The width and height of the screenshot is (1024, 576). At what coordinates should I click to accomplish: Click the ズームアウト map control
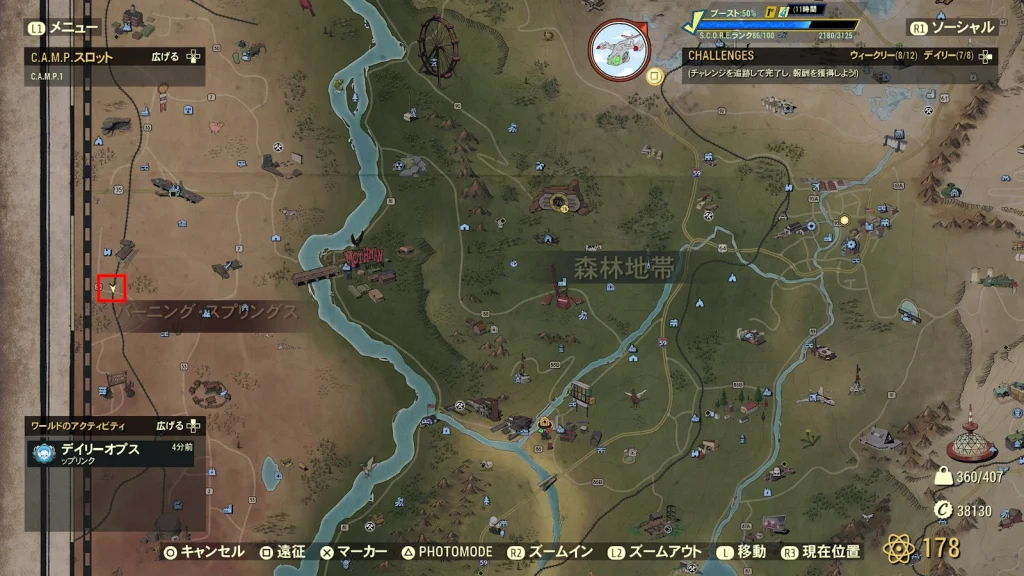pyautogui.click(x=657, y=551)
